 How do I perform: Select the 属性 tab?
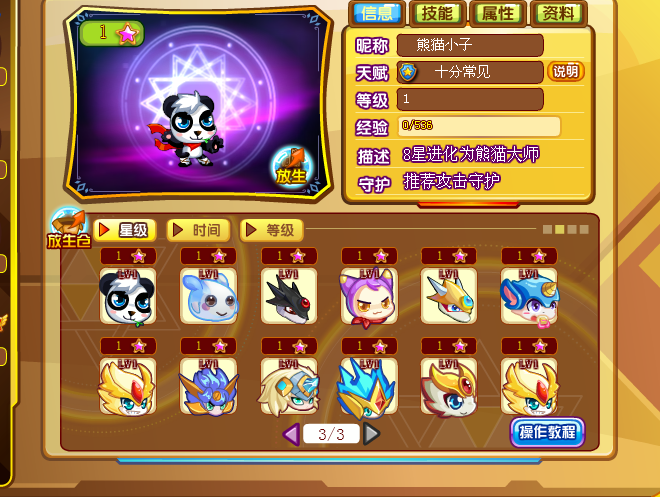tap(497, 13)
